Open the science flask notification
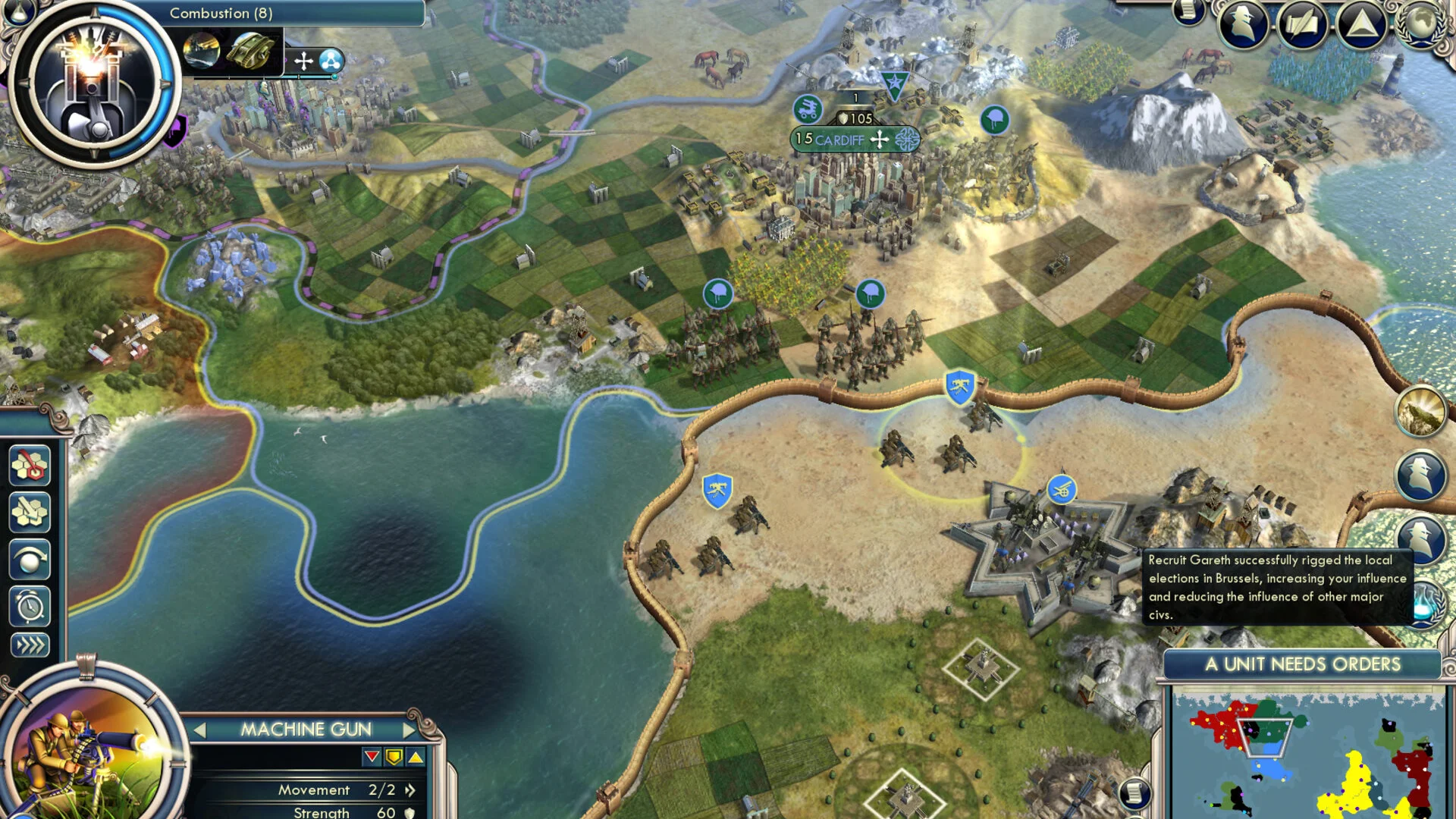1456x819 pixels. pos(1426,604)
